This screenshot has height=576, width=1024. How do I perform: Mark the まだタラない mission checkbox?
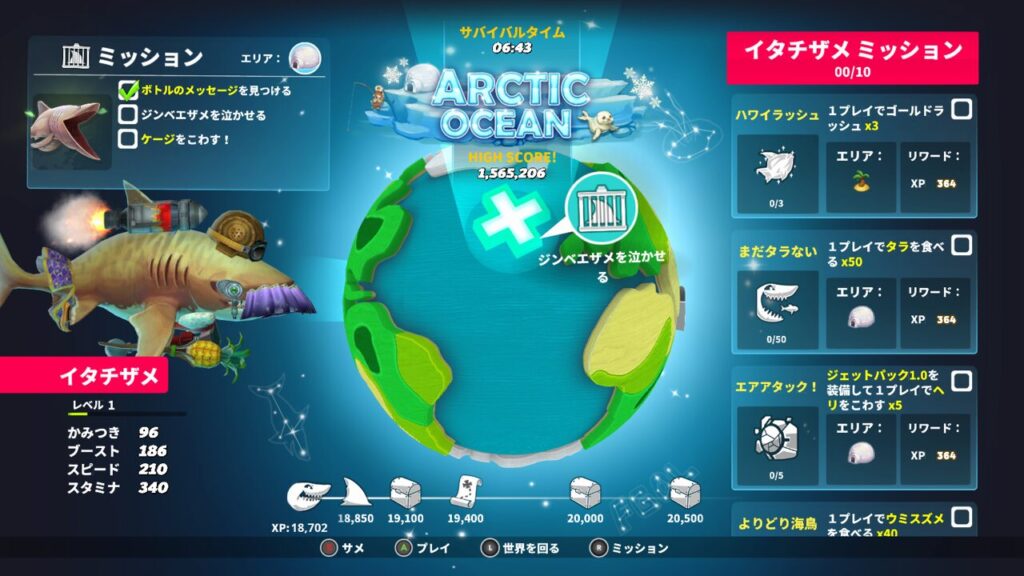961,245
